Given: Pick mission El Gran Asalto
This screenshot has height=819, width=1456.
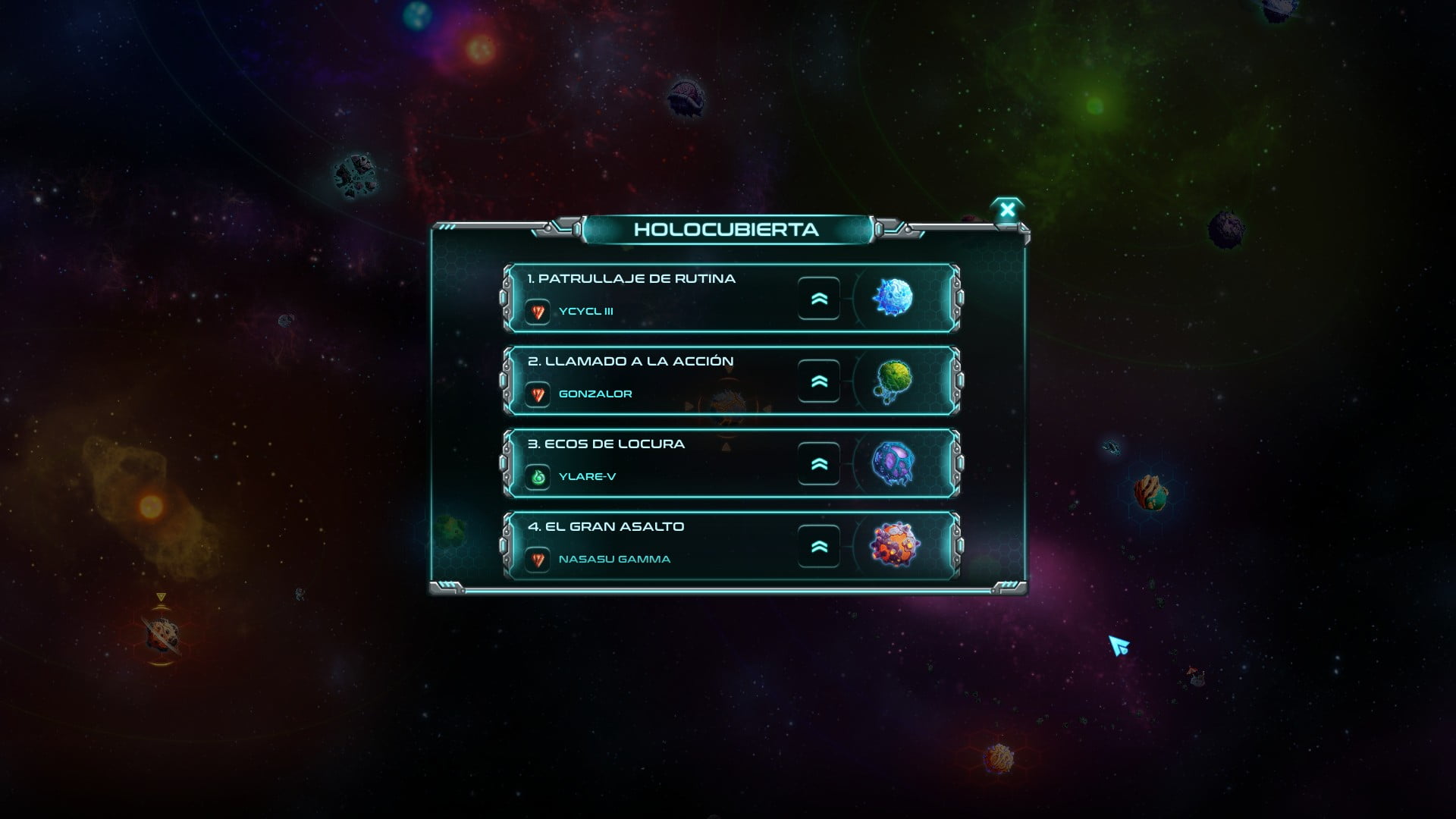Looking at the screenshot, I should tap(606, 527).
